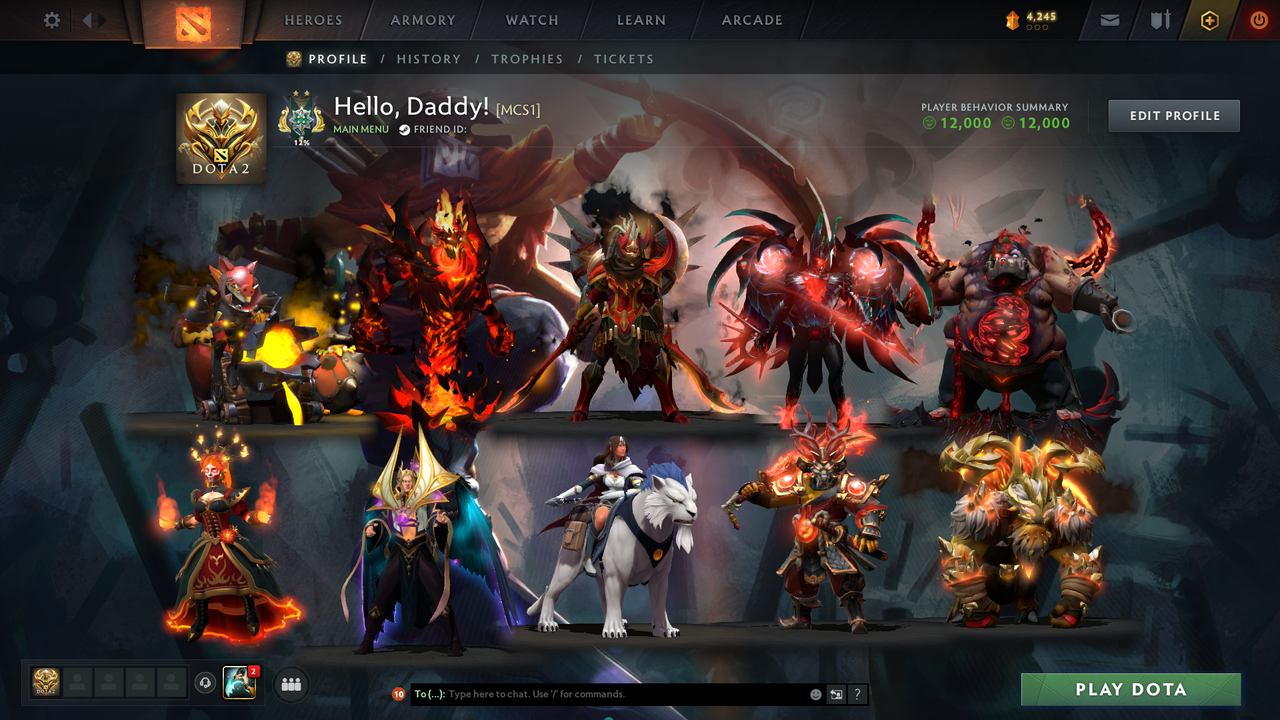The width and height of the screenshot is (1280, 720).
Task: Click the voice chat headset icon
Action: pos(207,684)
